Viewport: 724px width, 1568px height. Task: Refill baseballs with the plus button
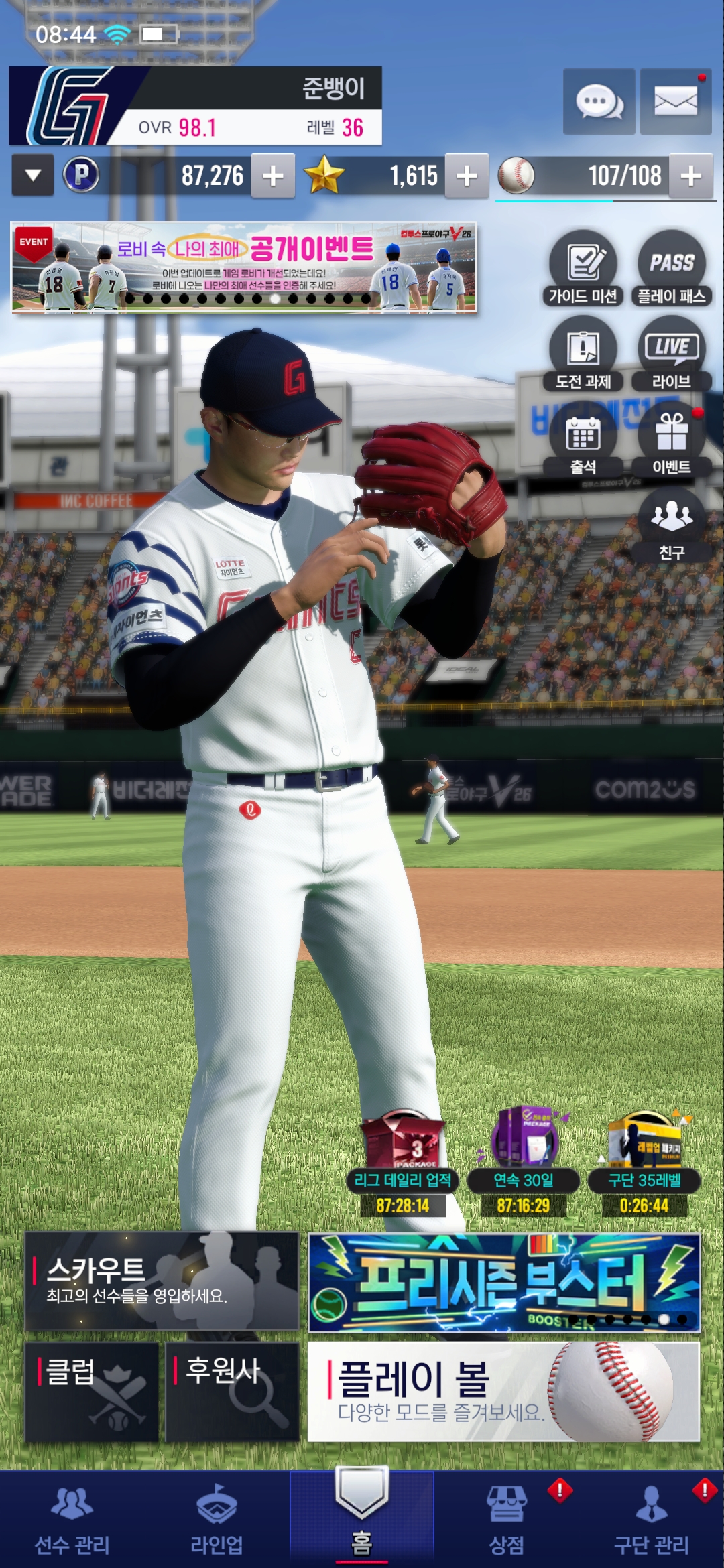tap(690, 176)
